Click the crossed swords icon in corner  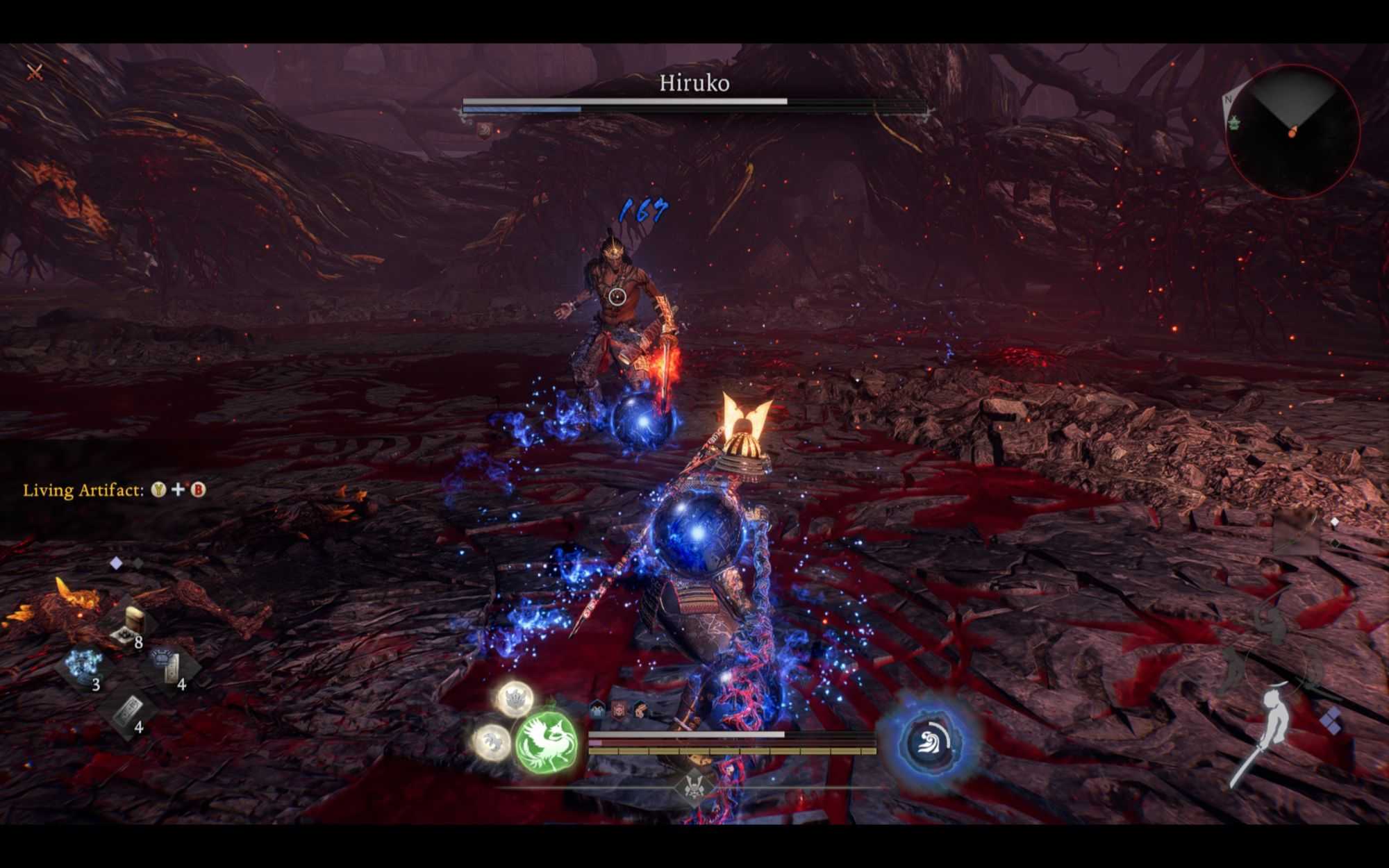35,72
